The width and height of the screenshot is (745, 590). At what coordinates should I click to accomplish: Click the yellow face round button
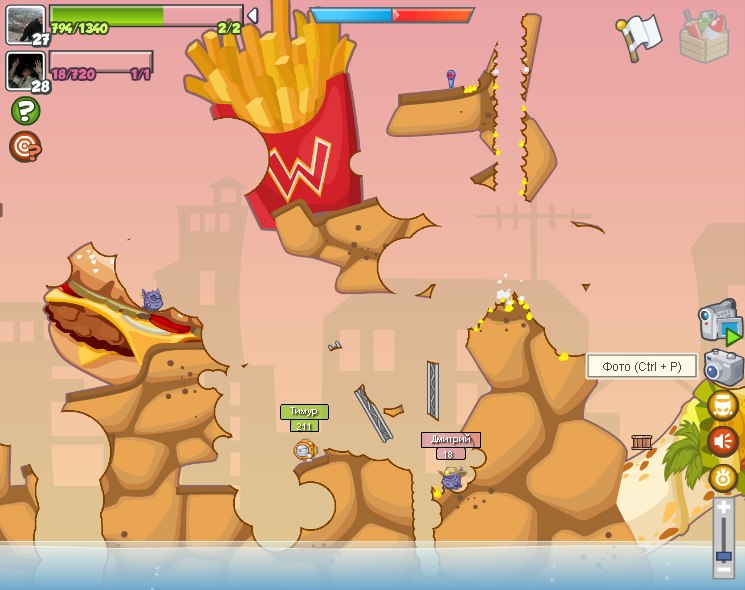723,405
